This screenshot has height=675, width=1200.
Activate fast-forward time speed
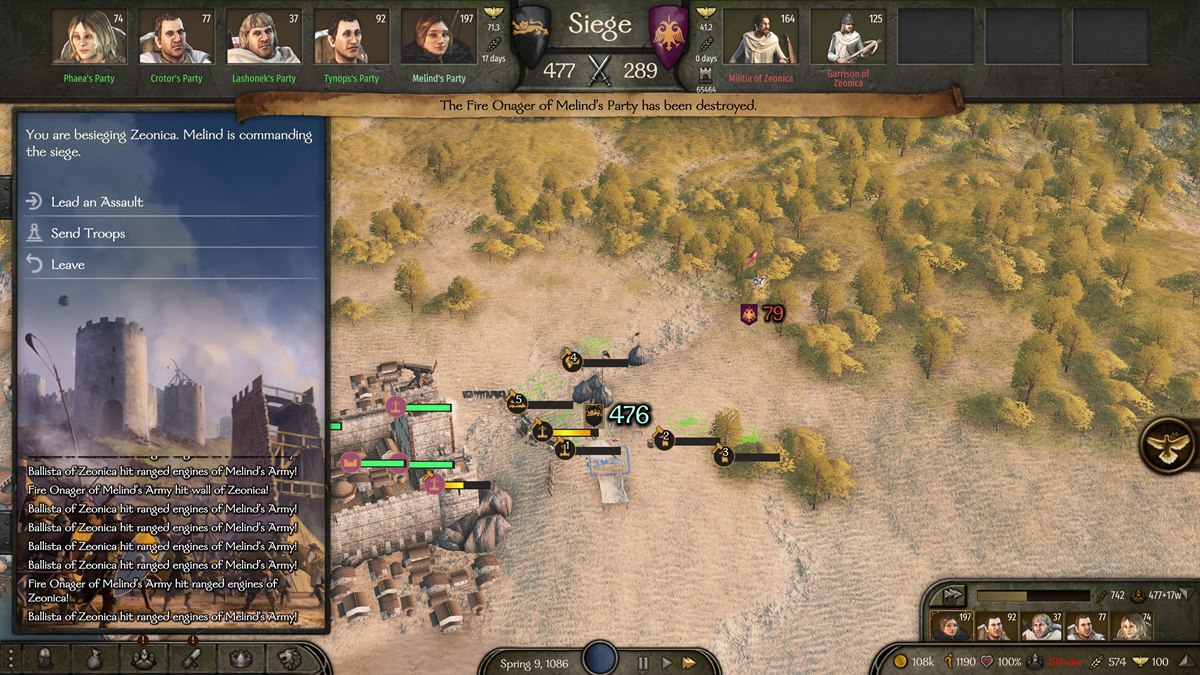click(689, 662)
